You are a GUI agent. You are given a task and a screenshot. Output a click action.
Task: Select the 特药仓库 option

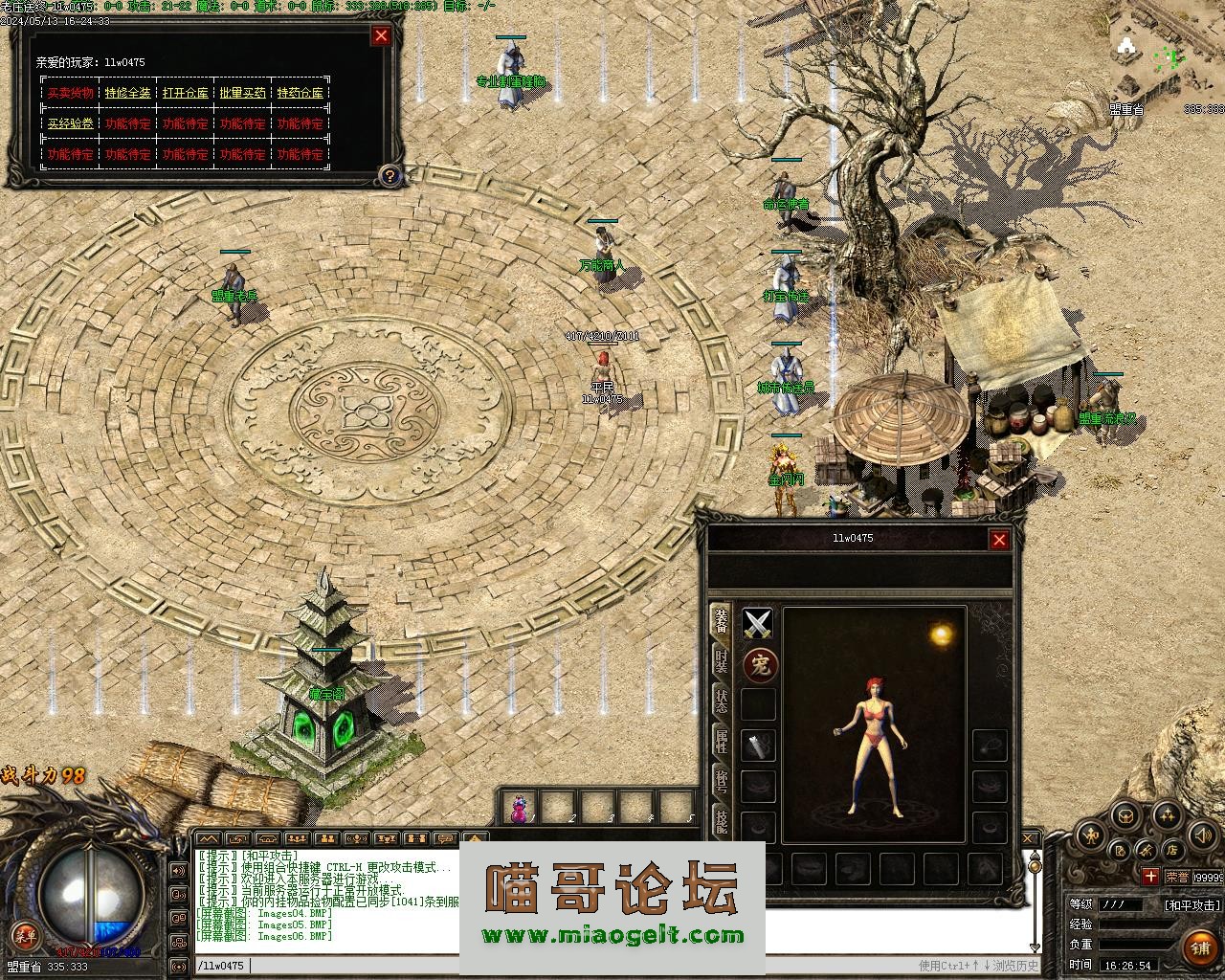click(301, 93)
